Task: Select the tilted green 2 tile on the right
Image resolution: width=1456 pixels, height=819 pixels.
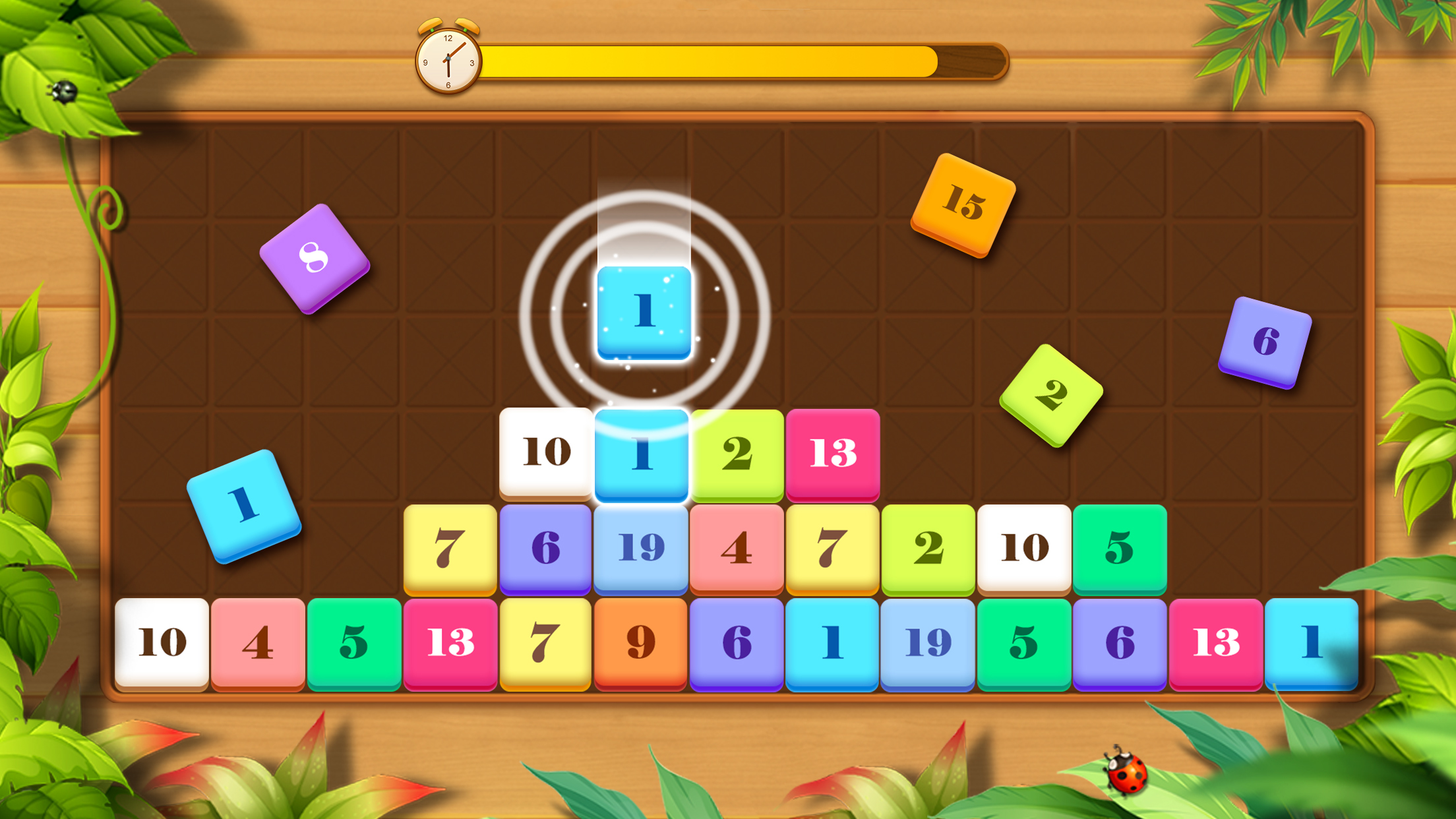Action: (1050, 396)
